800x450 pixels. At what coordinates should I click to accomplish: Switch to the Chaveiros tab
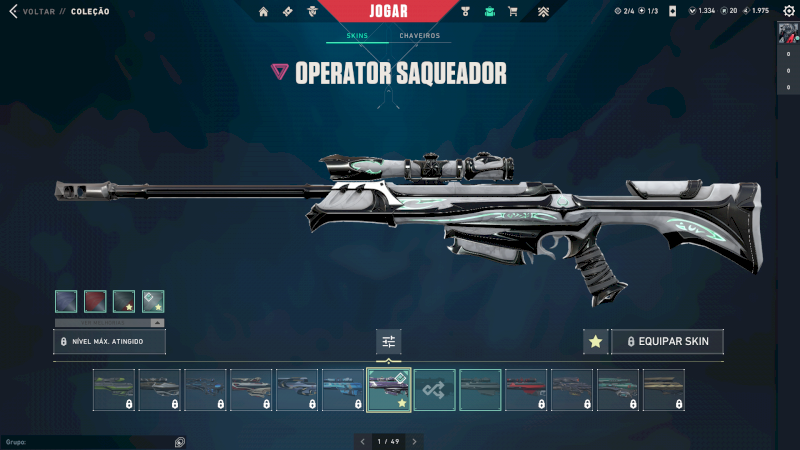pos(419,36)
